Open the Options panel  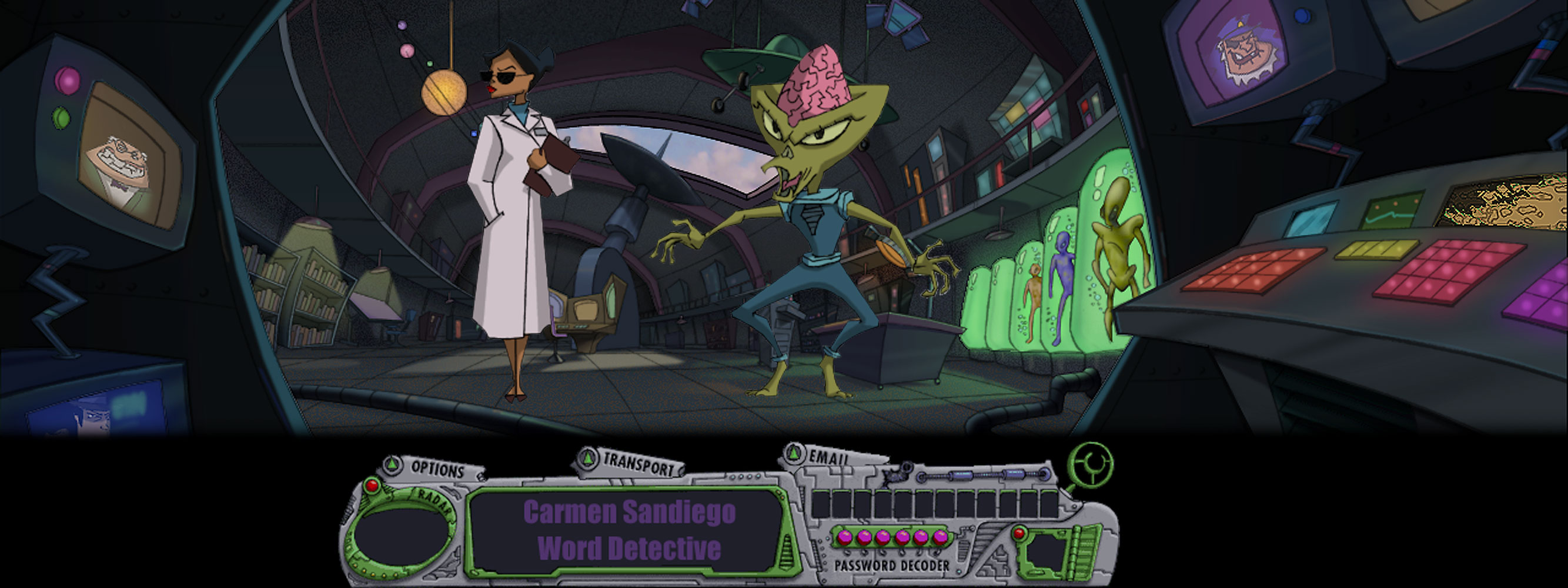point(436,469)
